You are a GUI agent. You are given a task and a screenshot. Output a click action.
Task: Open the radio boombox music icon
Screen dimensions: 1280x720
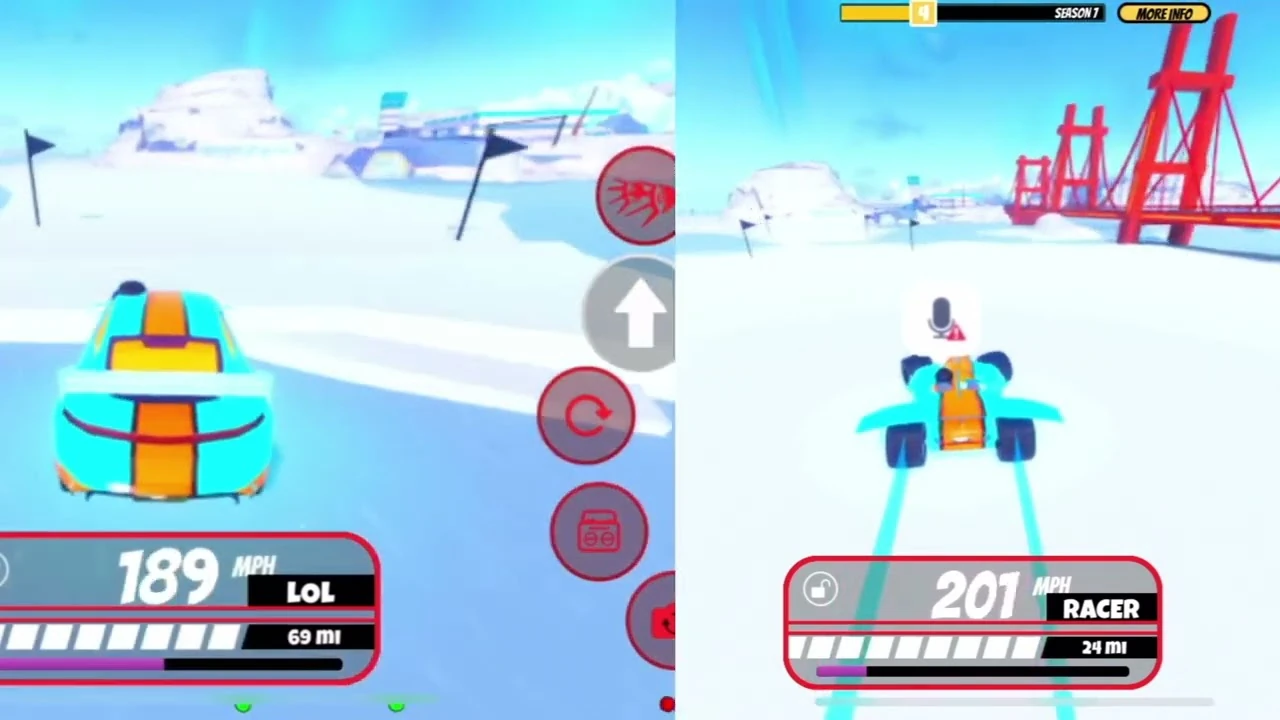click(598, 532)
